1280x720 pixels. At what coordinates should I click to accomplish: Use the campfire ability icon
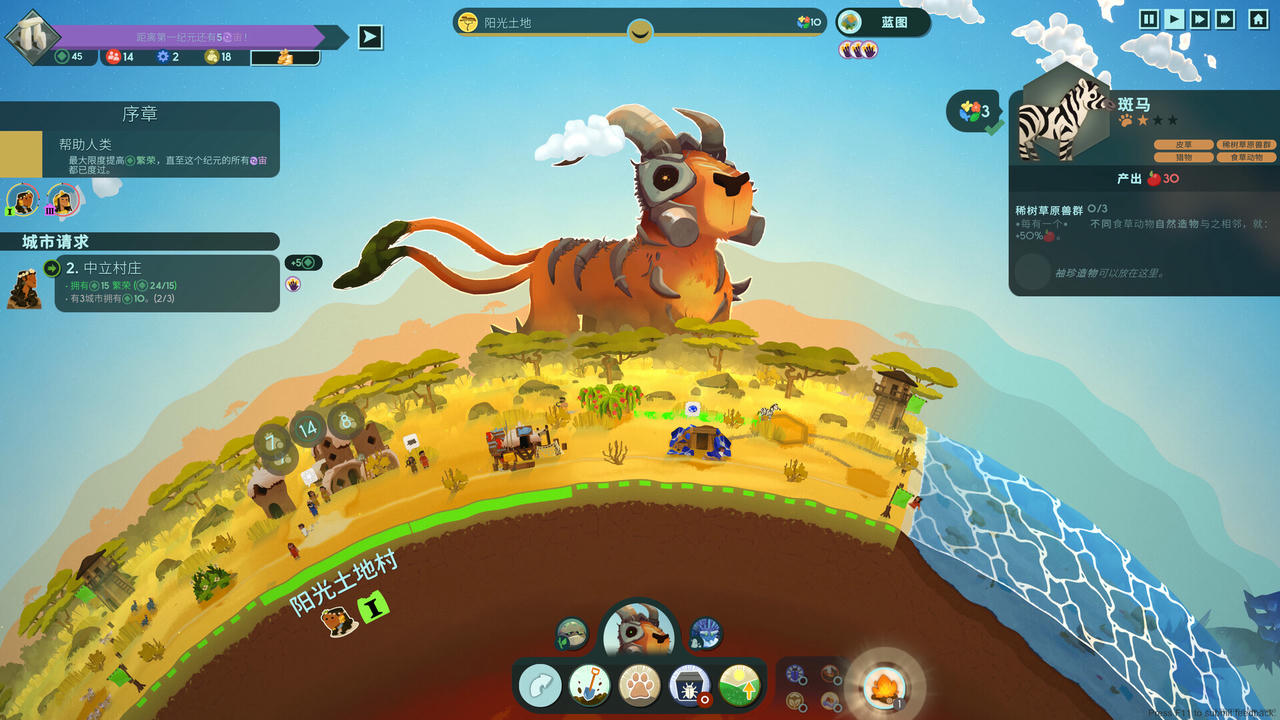tap(884, 687)
